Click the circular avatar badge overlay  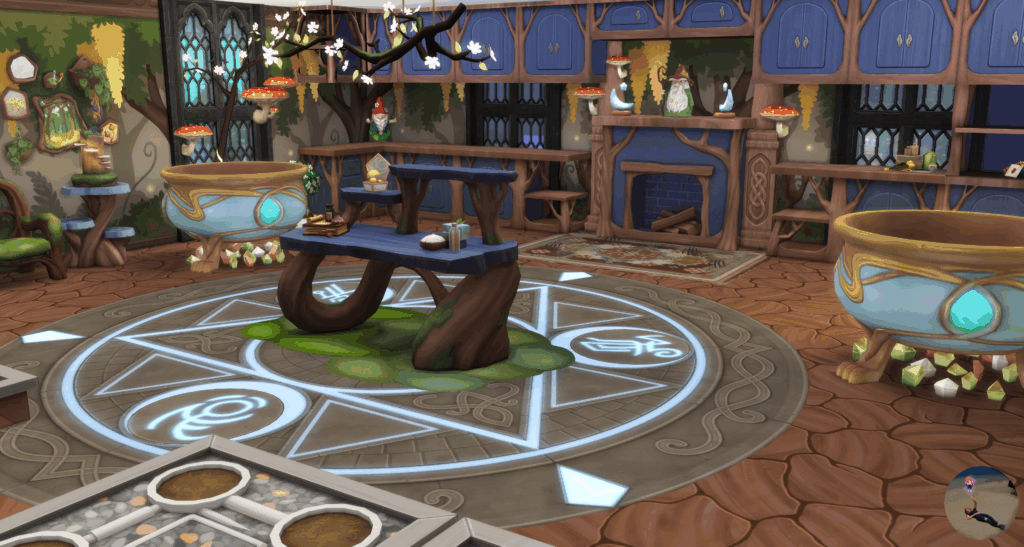click(x=981, y=504)
